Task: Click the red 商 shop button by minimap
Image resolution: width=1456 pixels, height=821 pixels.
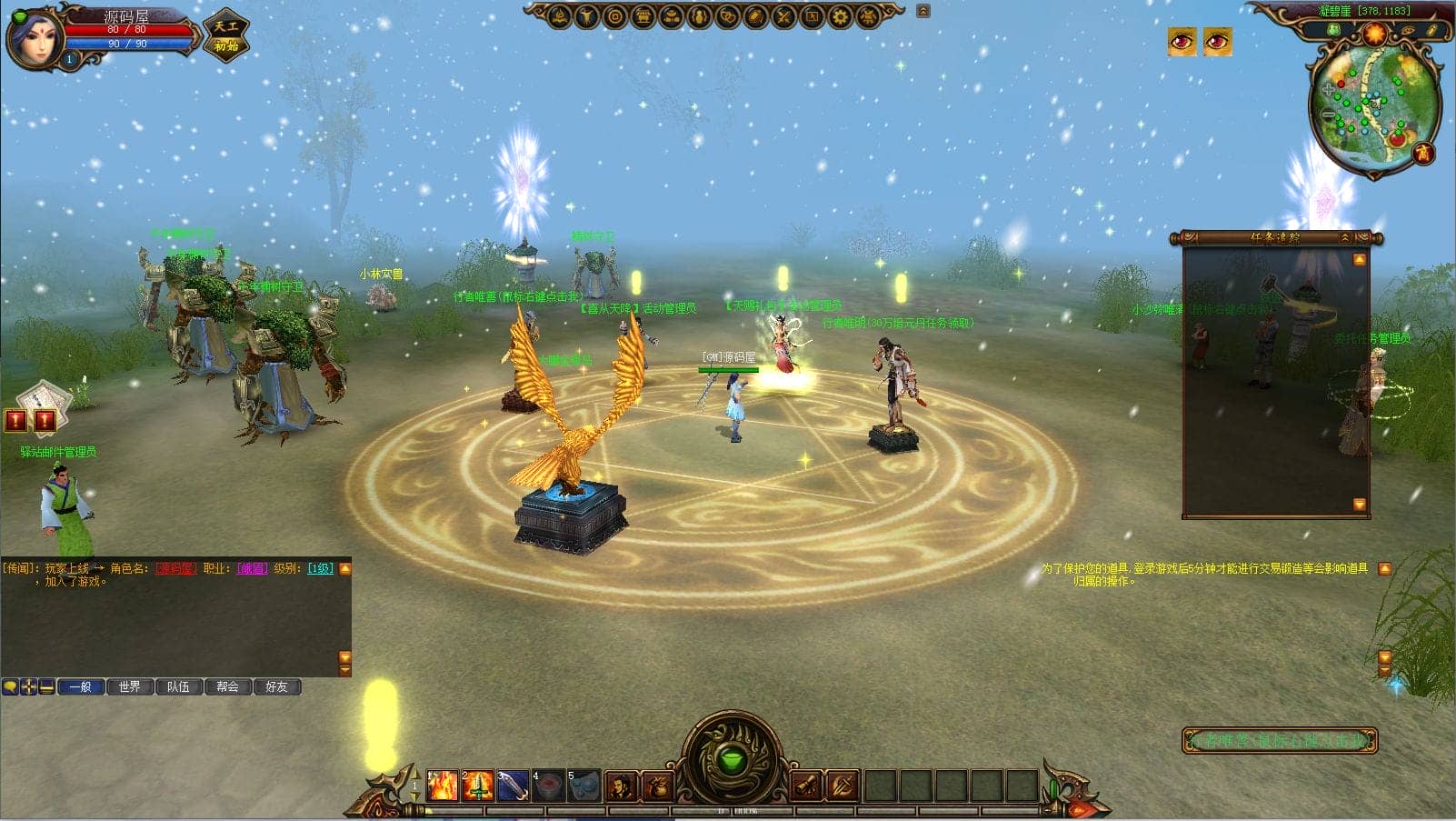Action: [x=1423, y=153]
